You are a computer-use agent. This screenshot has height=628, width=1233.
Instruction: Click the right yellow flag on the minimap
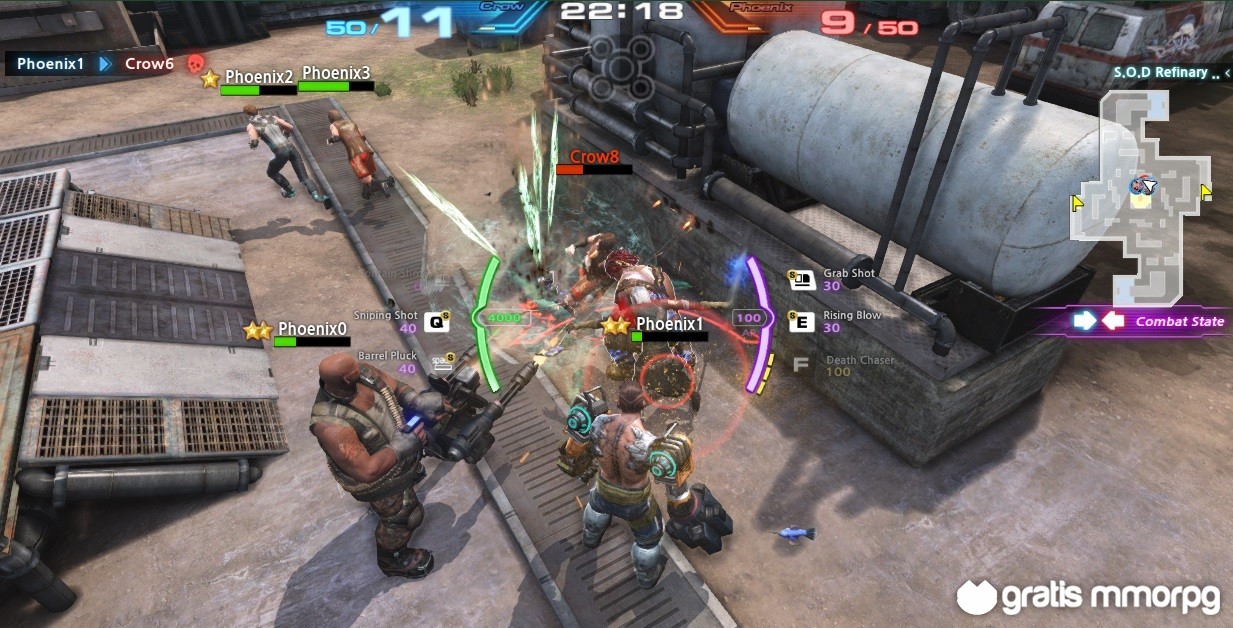(x=1205, y=191)
